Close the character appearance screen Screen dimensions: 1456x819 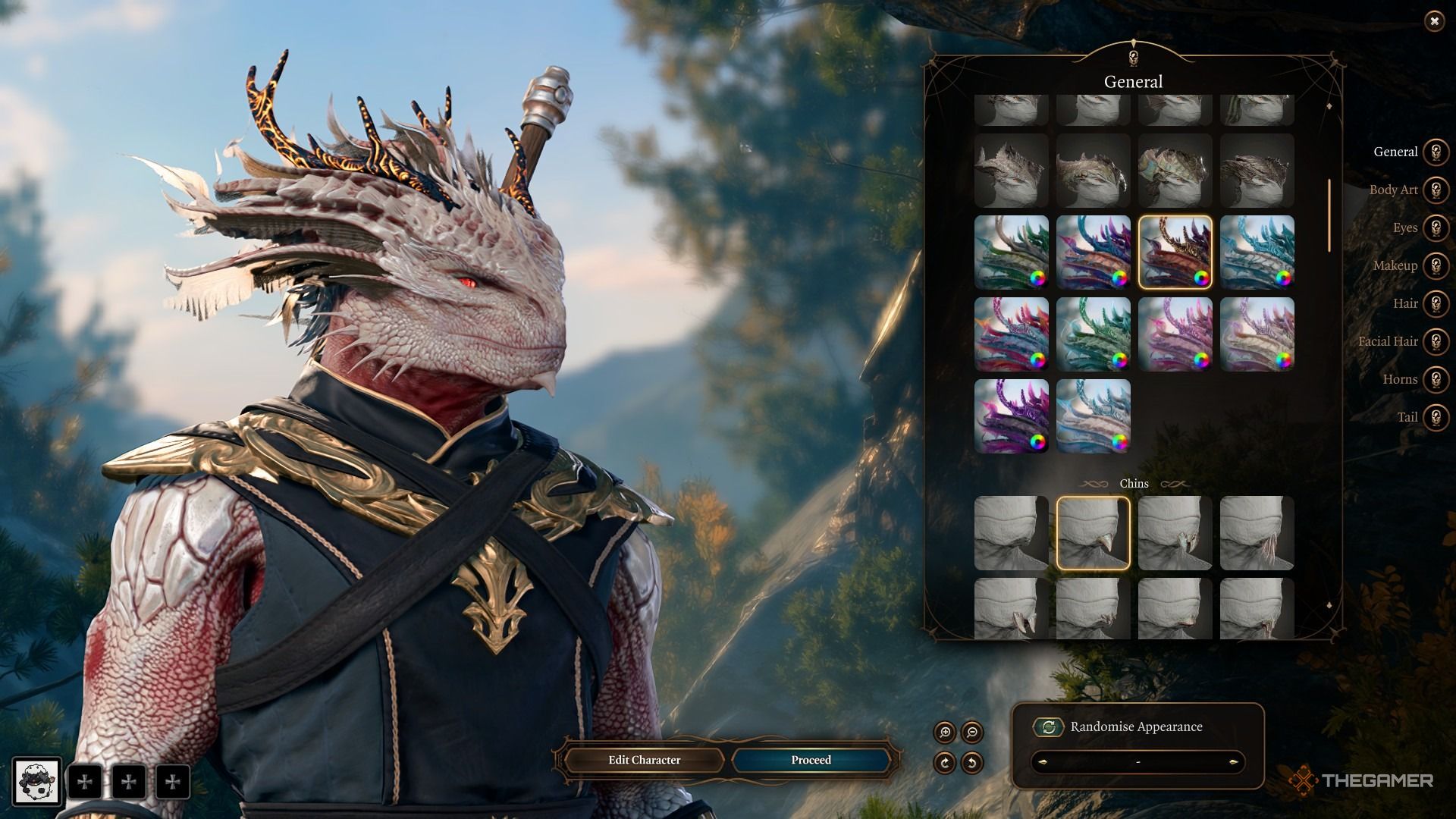coord(1434,21)
